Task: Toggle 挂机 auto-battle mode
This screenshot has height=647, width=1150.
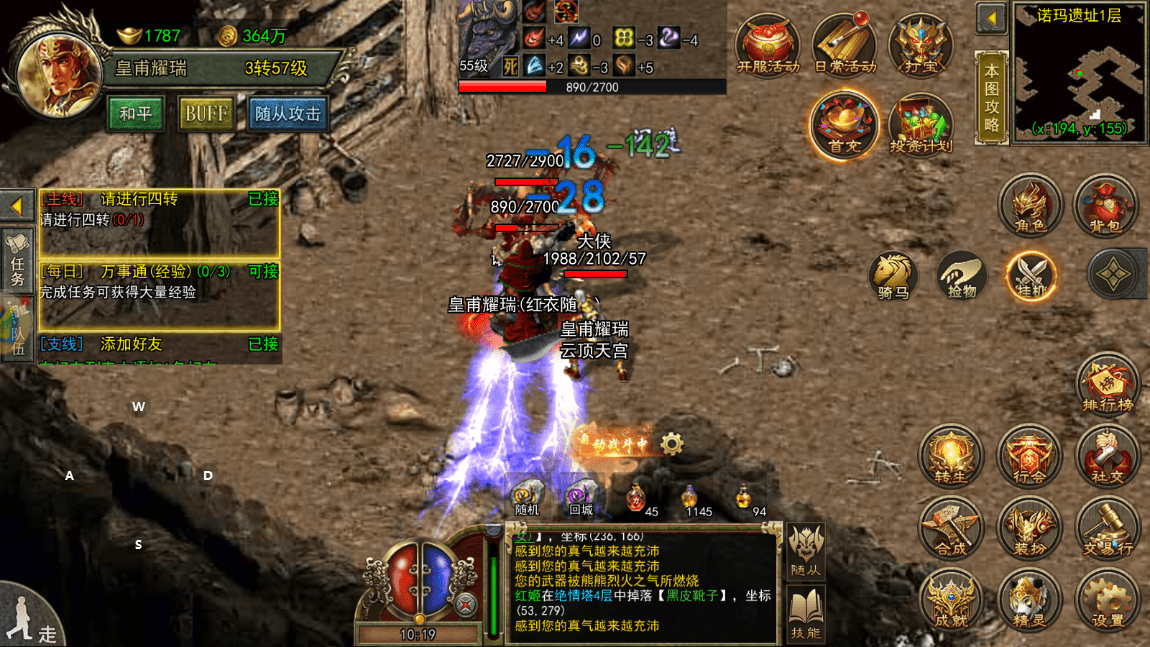Action: [1031, 275]
